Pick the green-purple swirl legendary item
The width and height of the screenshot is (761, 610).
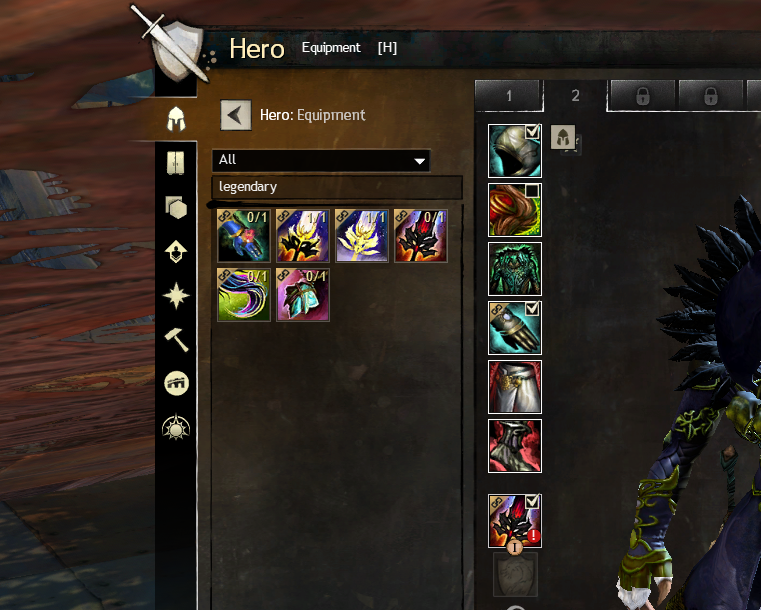pyautogui.click(x=243, y=294)
